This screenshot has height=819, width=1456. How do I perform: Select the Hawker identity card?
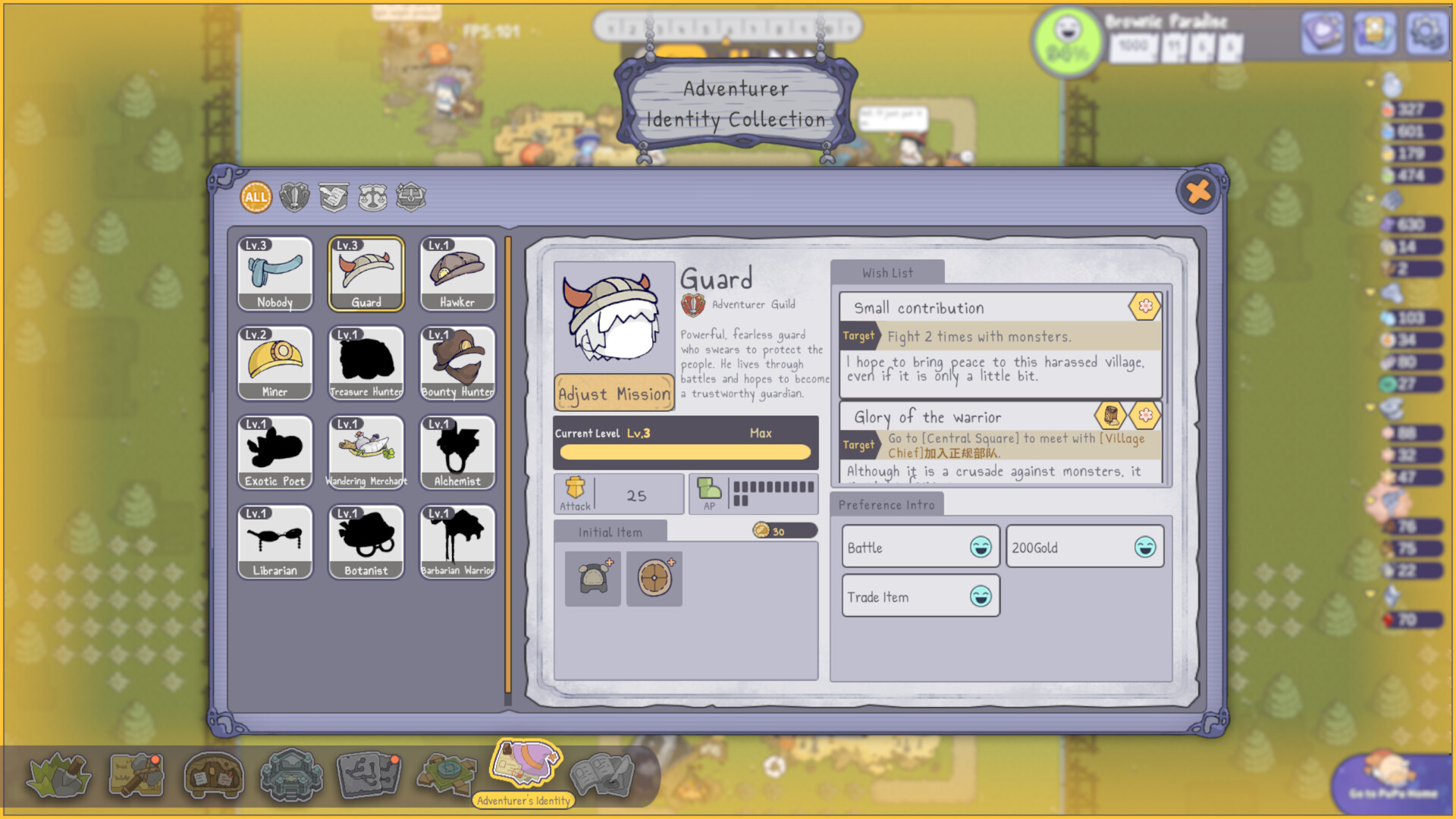[x=457, y=273]
